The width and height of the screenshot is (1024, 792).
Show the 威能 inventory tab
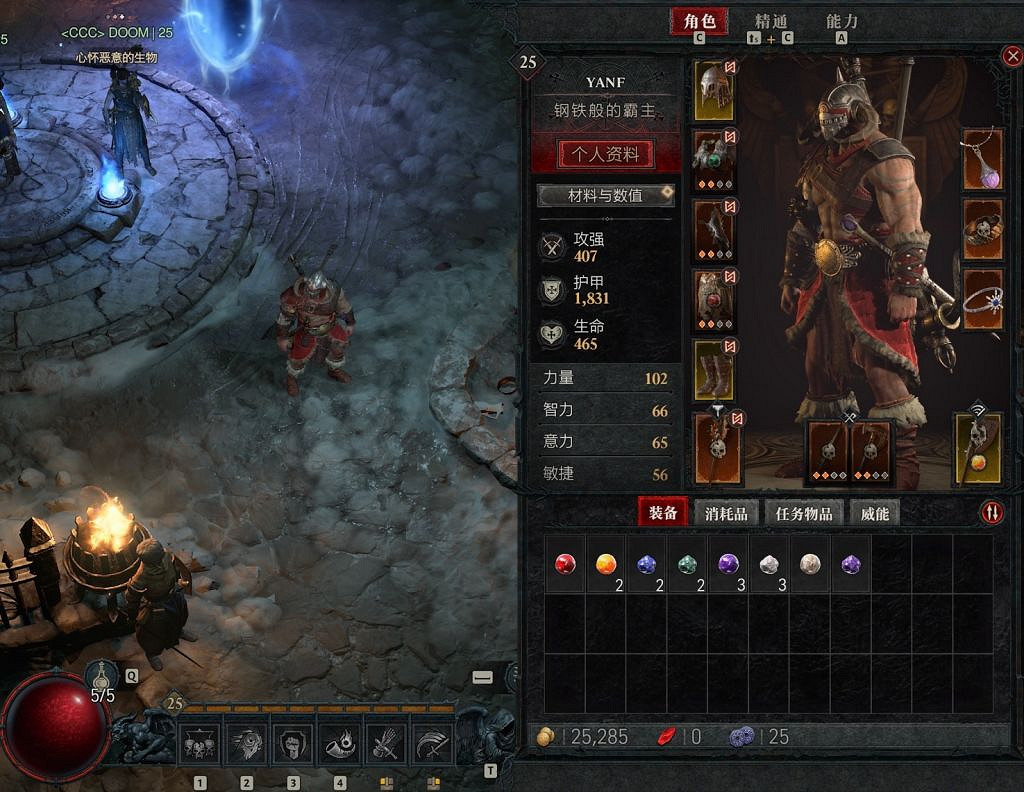[874, 513]
